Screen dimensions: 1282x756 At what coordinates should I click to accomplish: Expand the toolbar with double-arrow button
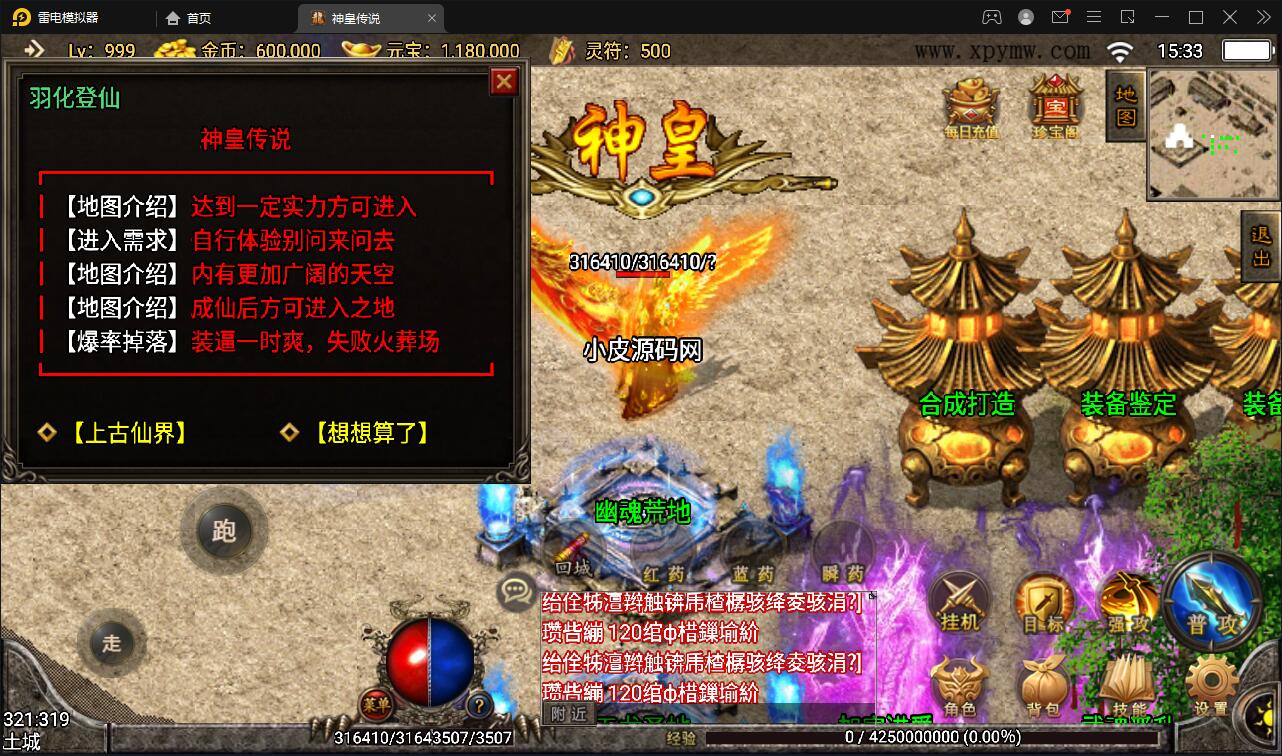pos(1262,17)
